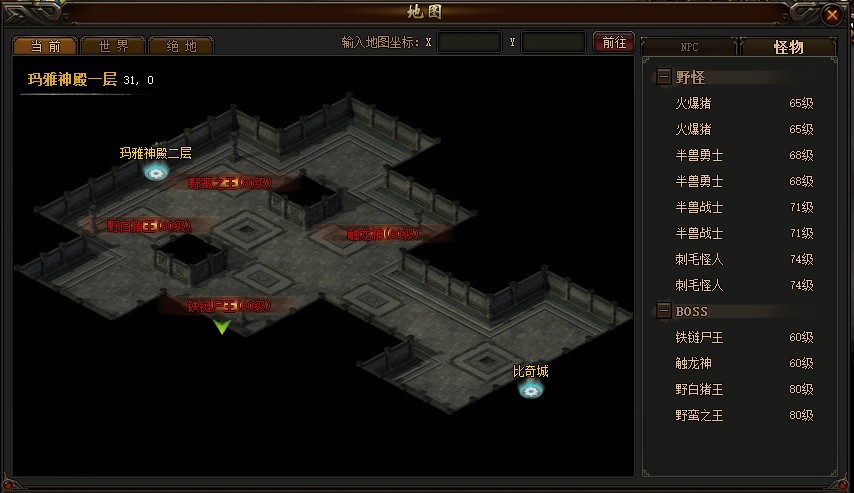Focus the Y coordinate input field
This screenshot has height=493, width=854.
click(553, 43)
